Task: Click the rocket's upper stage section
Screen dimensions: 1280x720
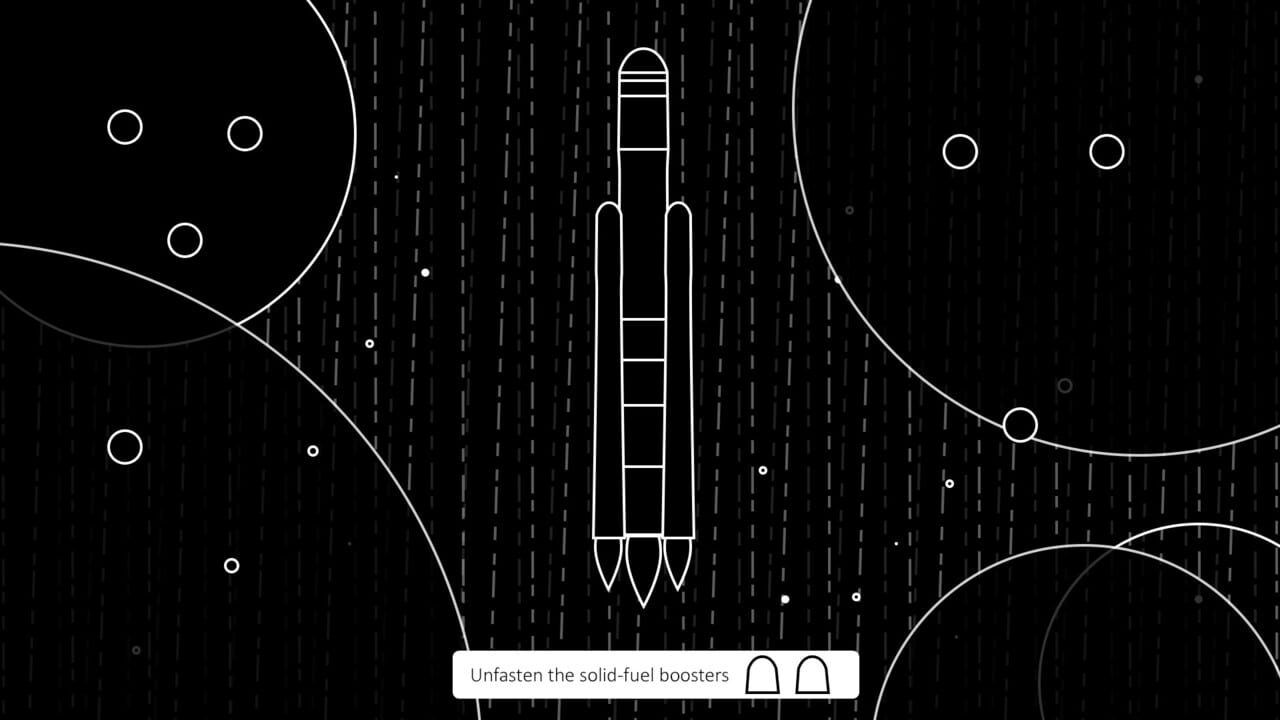Action: [x=645, y=120]
